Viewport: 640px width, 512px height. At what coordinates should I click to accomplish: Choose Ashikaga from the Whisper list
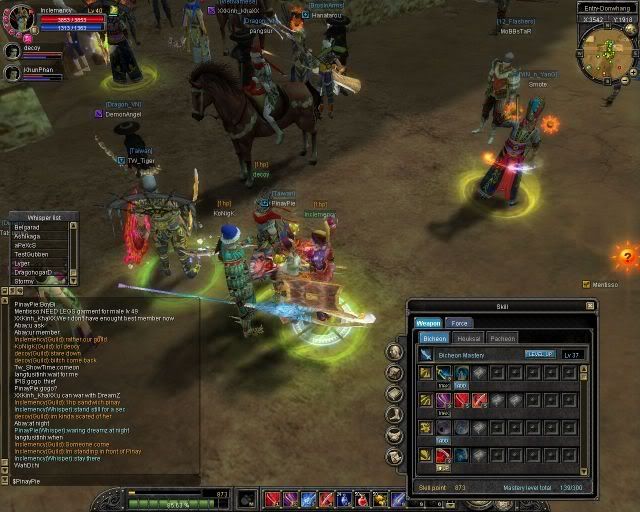pos(28,236)
